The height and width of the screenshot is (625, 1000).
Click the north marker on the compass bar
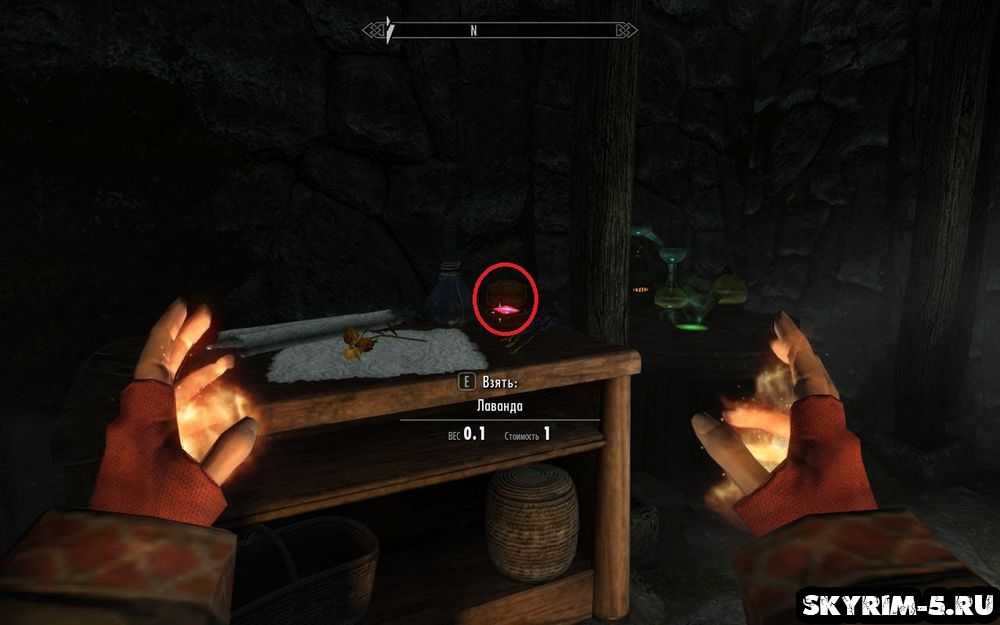click(473, 31)
